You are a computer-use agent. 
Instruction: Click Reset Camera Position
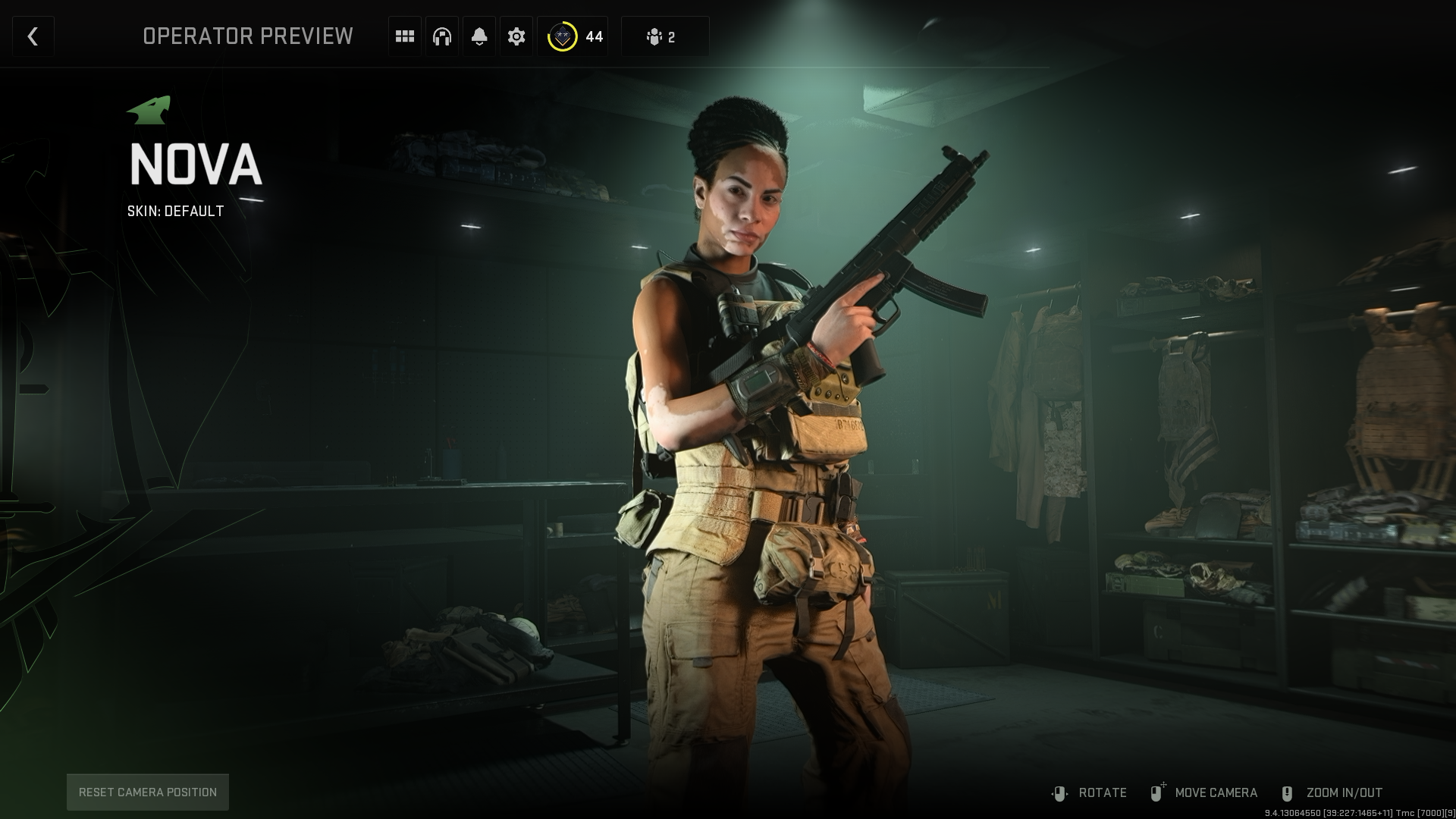[x=148, y=792]
